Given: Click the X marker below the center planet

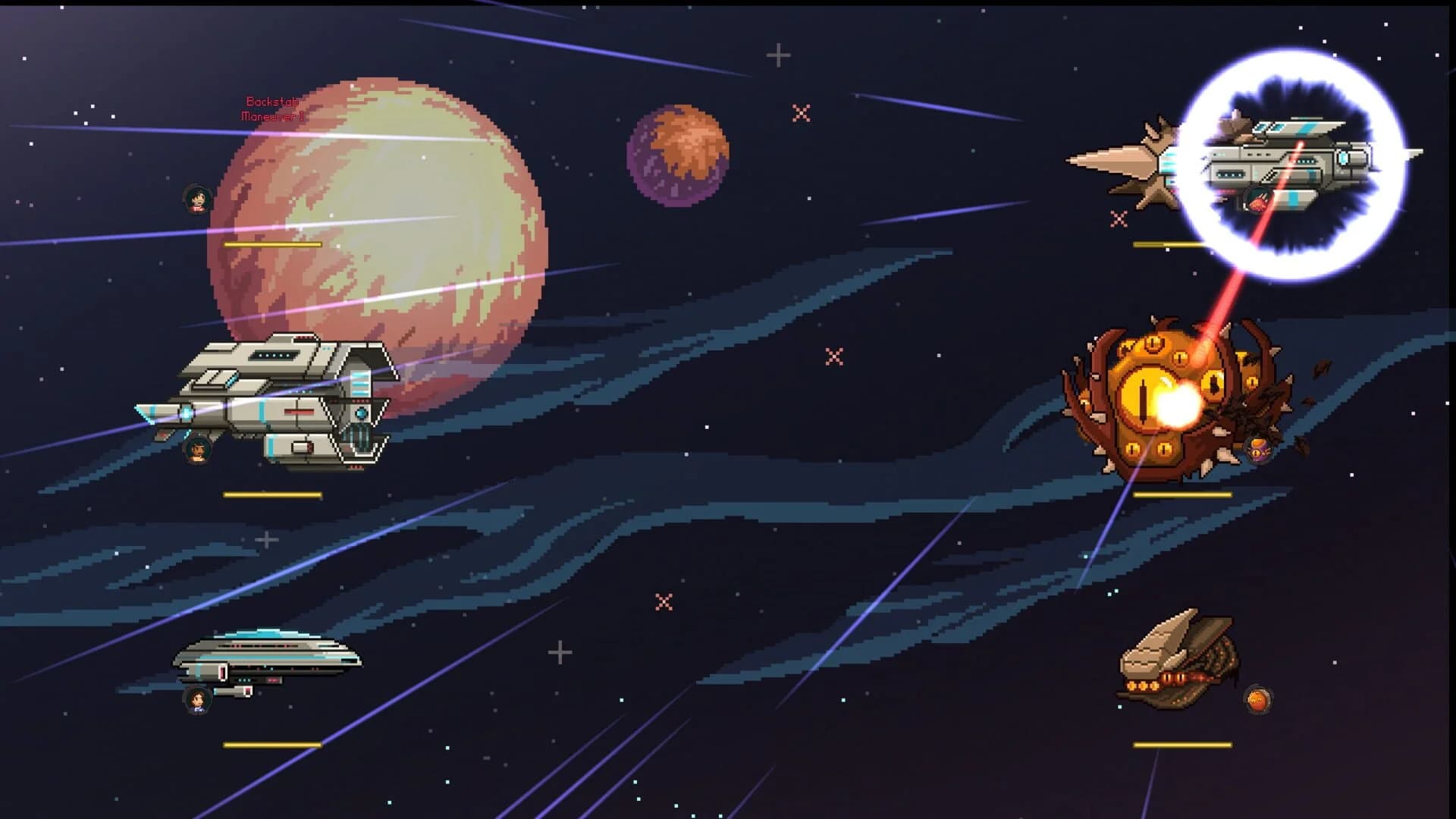Looking at the screenshot, I should 663,603.
